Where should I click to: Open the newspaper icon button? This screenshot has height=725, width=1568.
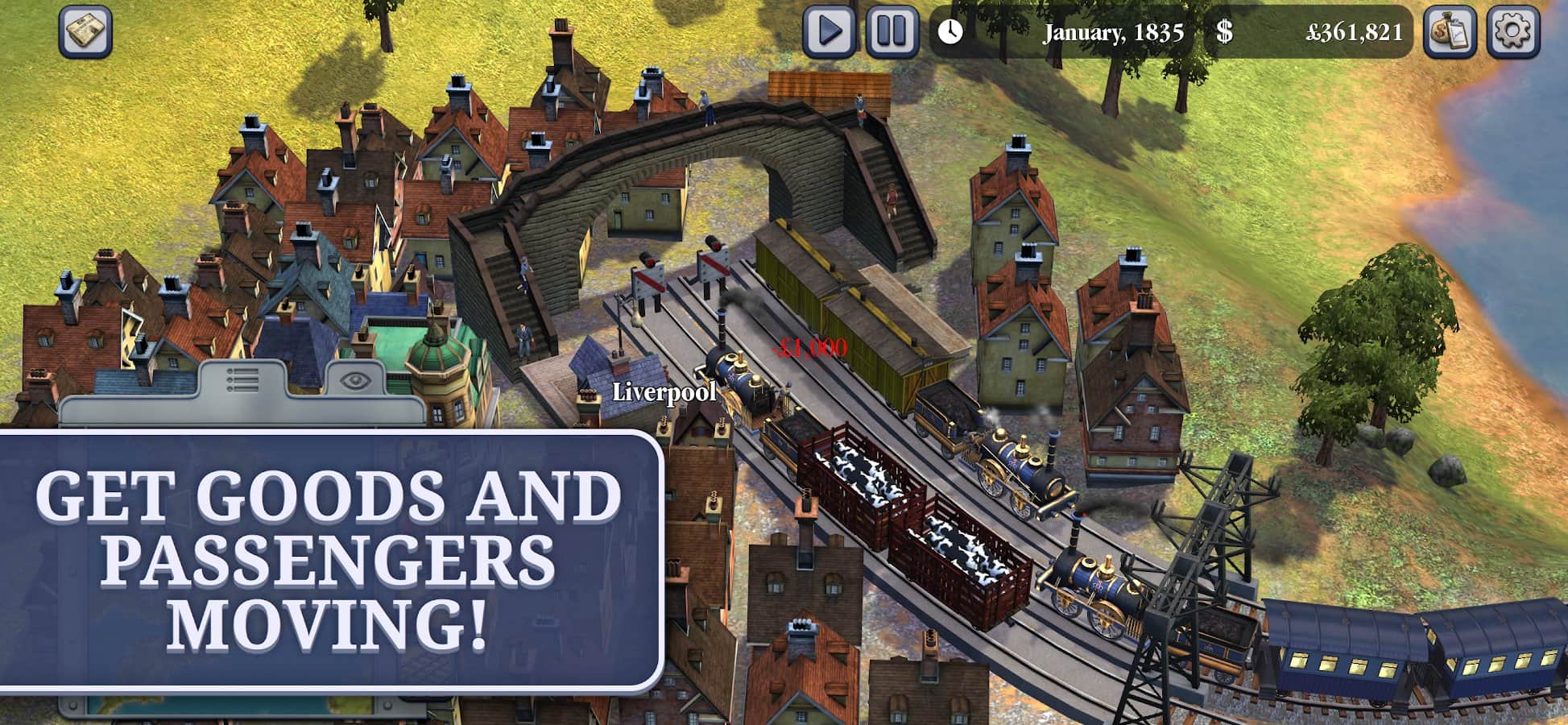point(85,31)
